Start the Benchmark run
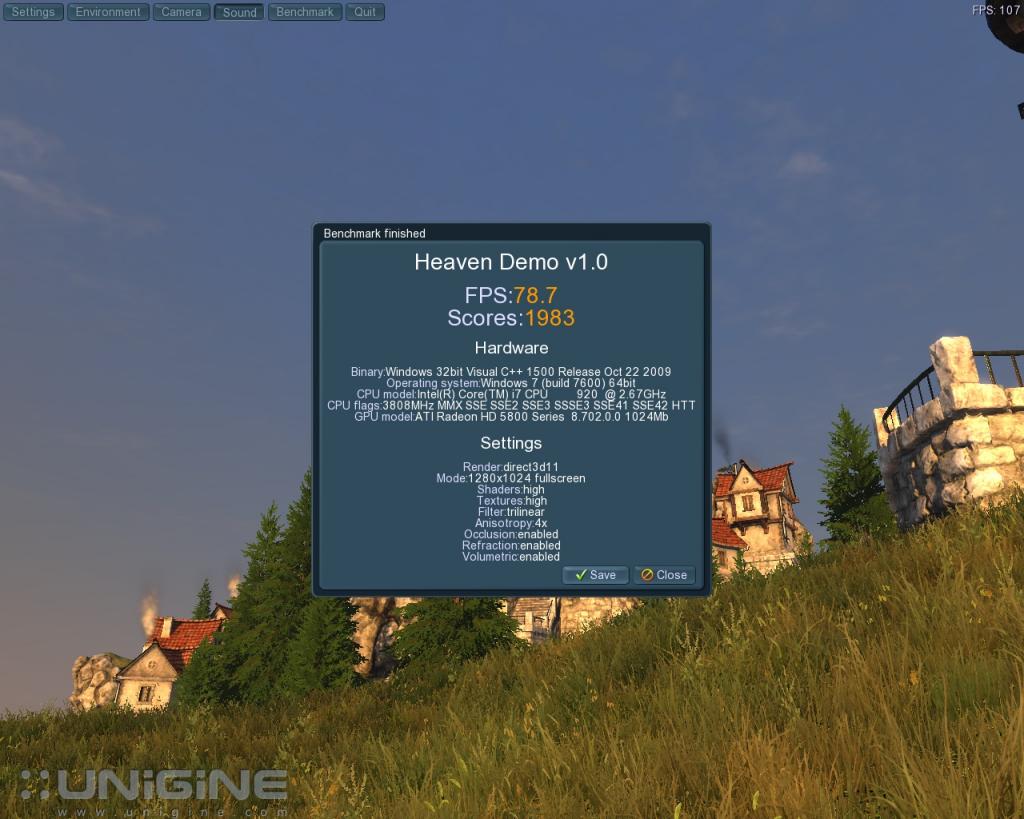Viewport: 1024px width, 819px height. pyautogui.click(x=305, y=12)
